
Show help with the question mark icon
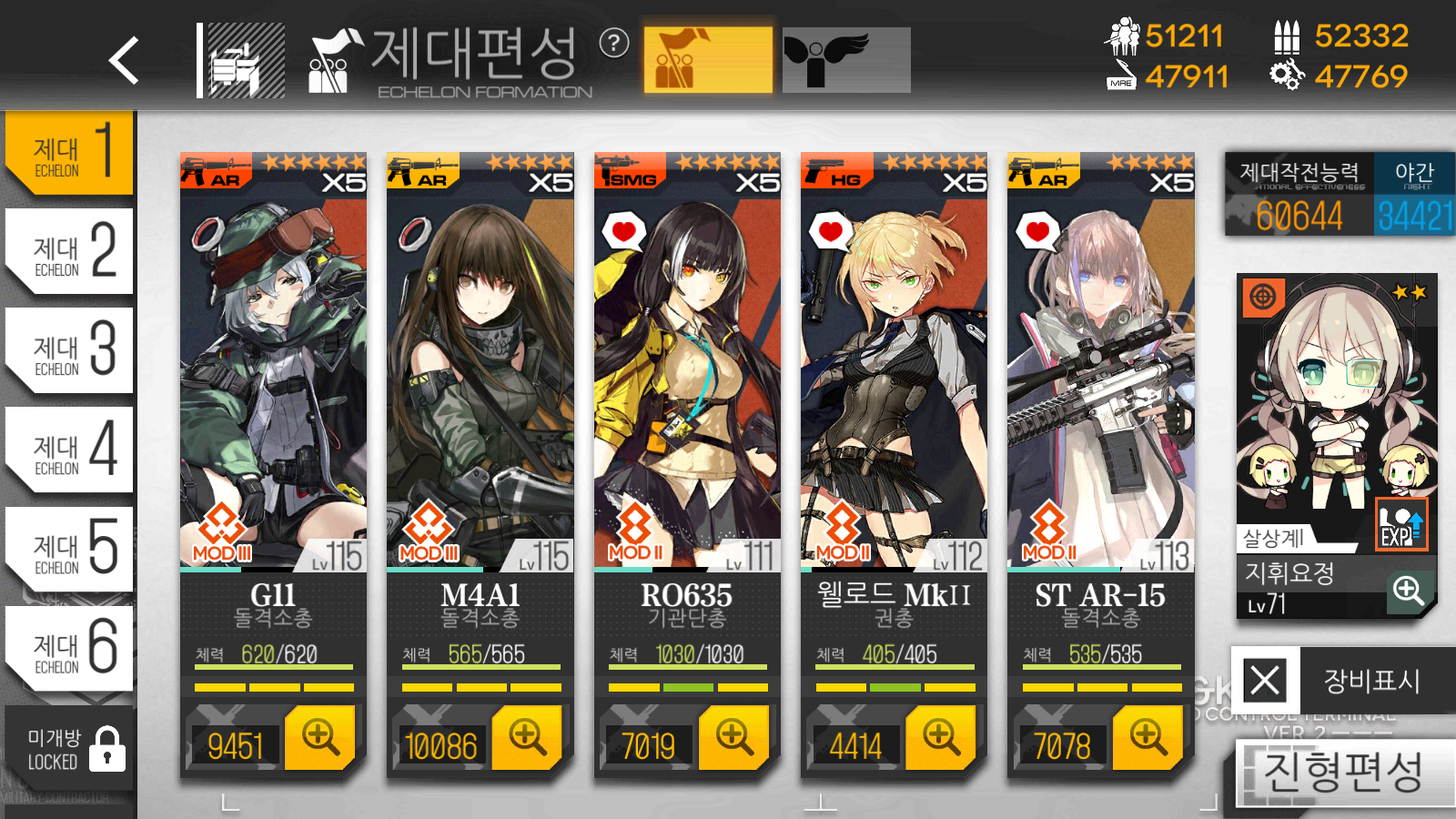[x=614, y=43]
